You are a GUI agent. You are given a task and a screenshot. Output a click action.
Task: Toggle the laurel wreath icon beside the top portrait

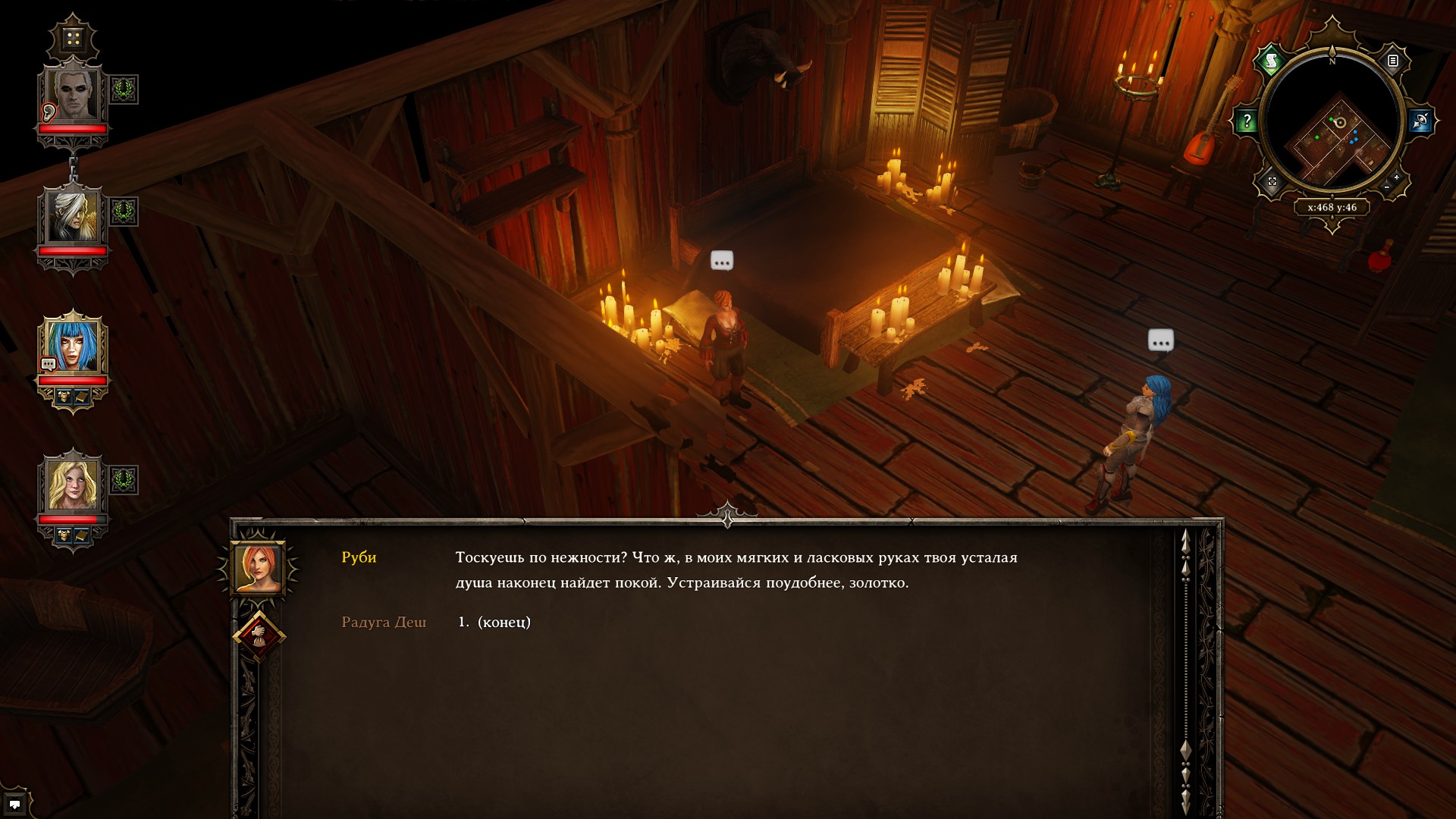click(122, 88)
